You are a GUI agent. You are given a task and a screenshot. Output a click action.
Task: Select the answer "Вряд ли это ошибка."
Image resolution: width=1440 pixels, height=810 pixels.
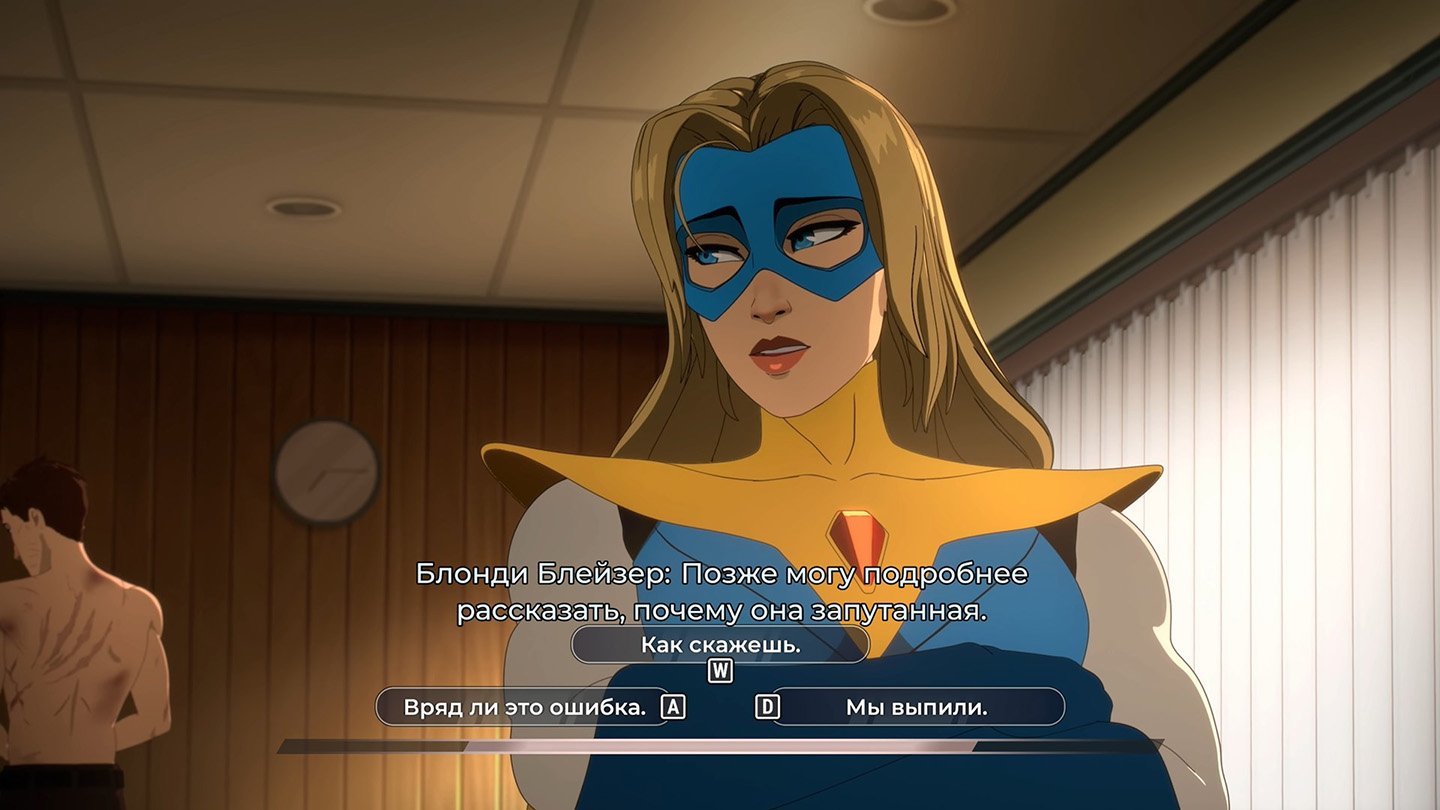click(525, 707)
